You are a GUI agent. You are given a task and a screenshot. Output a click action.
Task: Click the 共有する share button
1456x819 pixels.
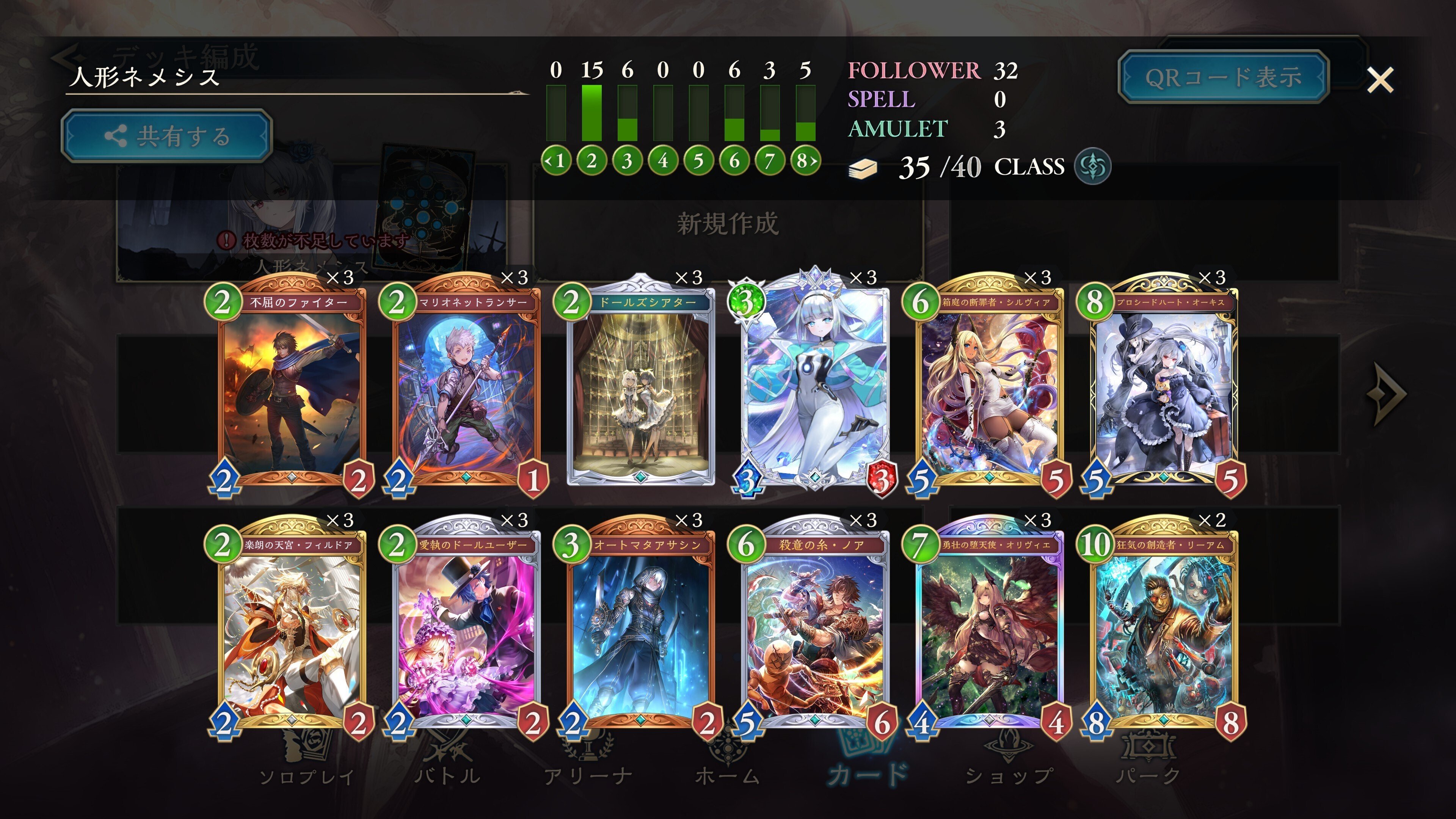(x=167, y=136)
